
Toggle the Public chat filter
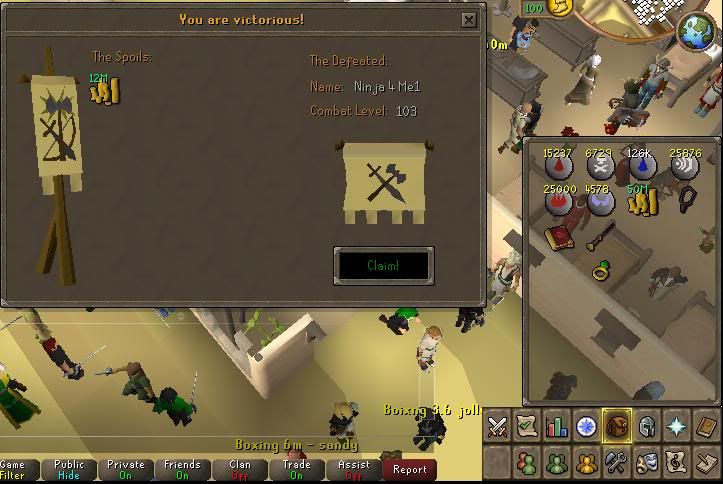click(x=69, y=469)
